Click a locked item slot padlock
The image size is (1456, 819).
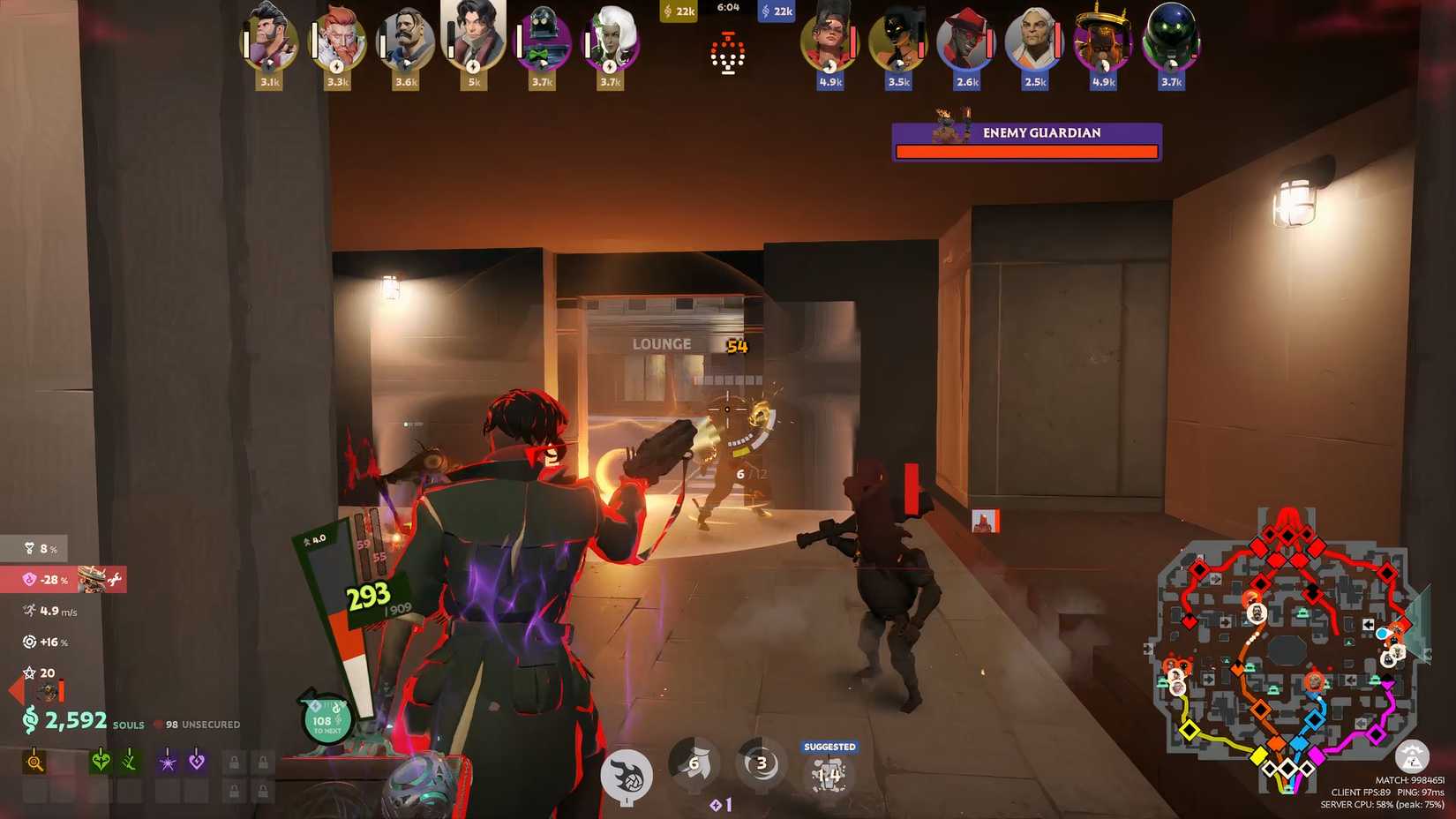234,761
